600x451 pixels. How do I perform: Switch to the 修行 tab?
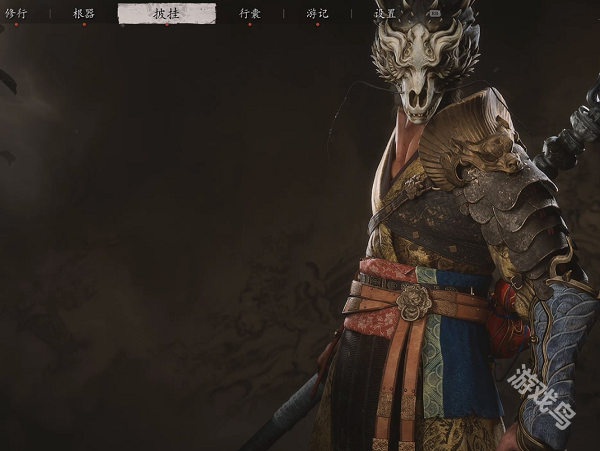pyautogui.click(x=16, y=14)
